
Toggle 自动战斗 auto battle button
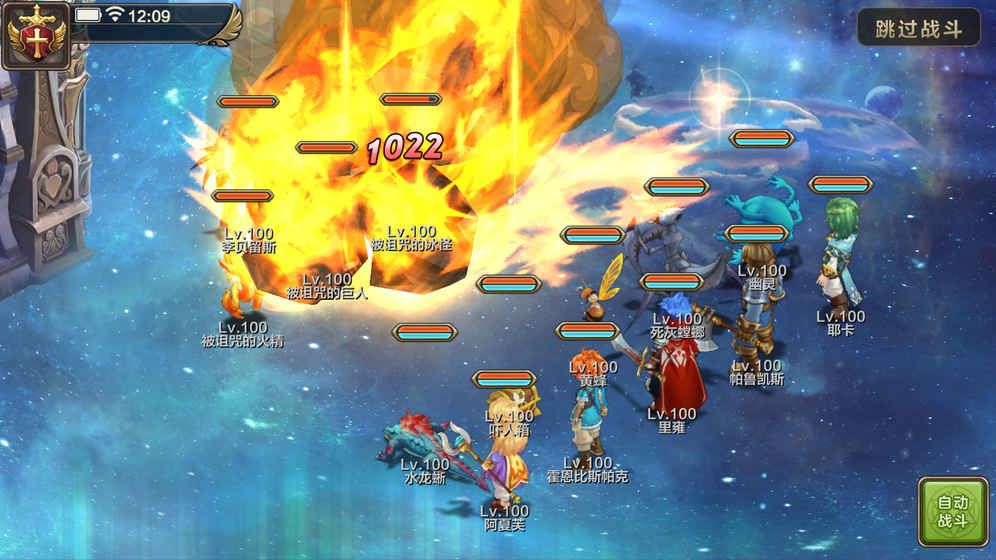pos(952,511)
